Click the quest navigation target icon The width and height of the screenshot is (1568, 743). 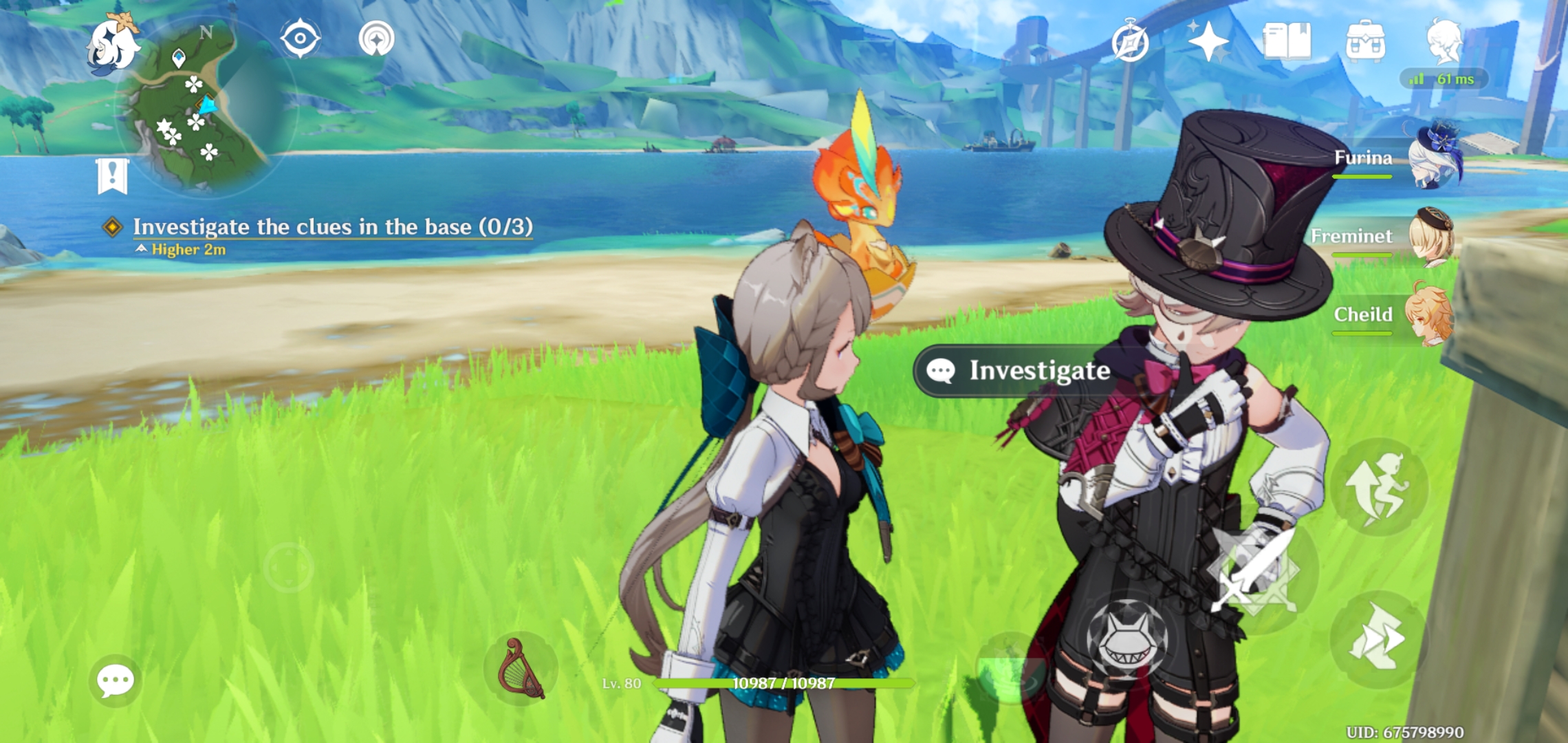(x=299, y=40)
